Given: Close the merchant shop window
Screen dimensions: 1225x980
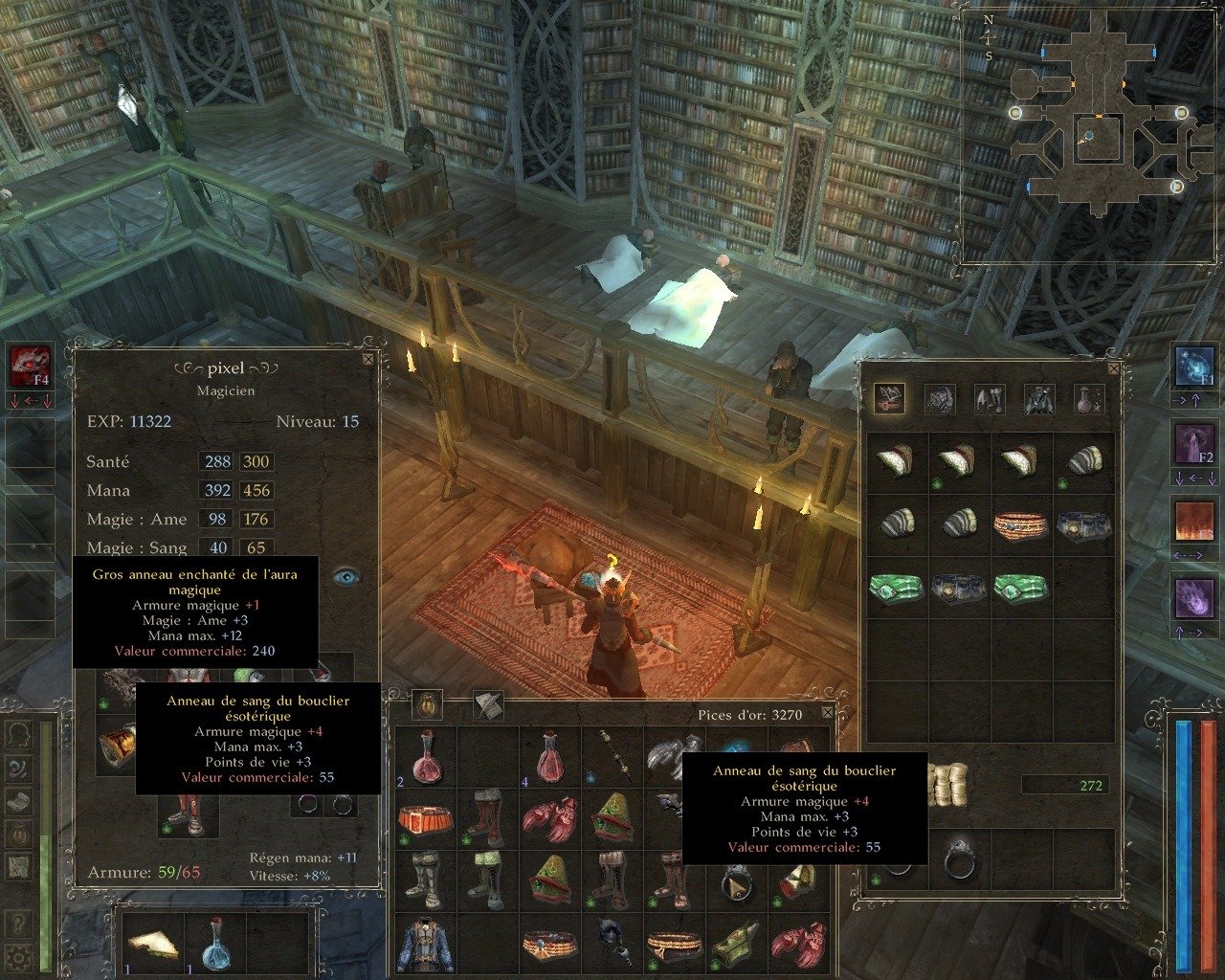Looking at the screenshot, I should 1113,367.
